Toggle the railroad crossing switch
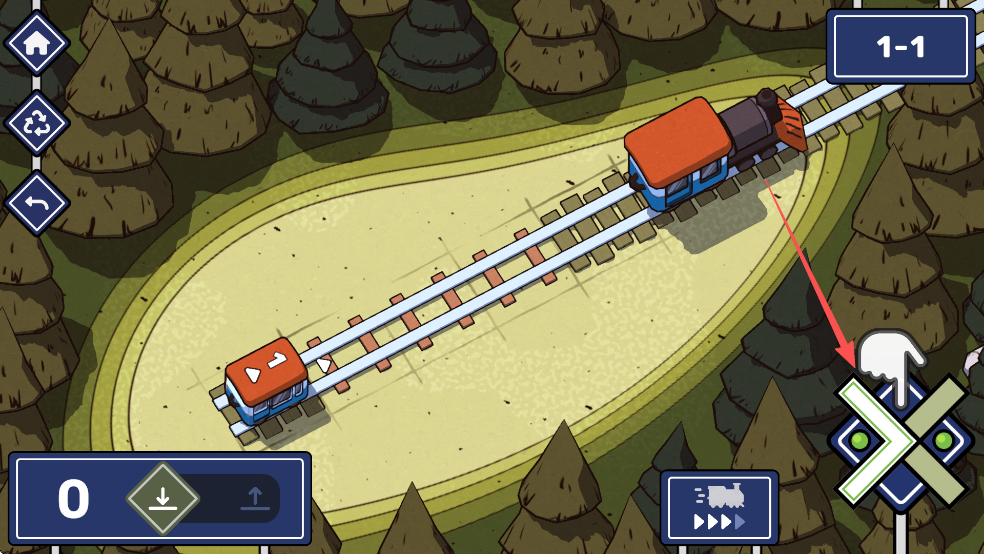The image size is (984, 554). coord(901,440)
